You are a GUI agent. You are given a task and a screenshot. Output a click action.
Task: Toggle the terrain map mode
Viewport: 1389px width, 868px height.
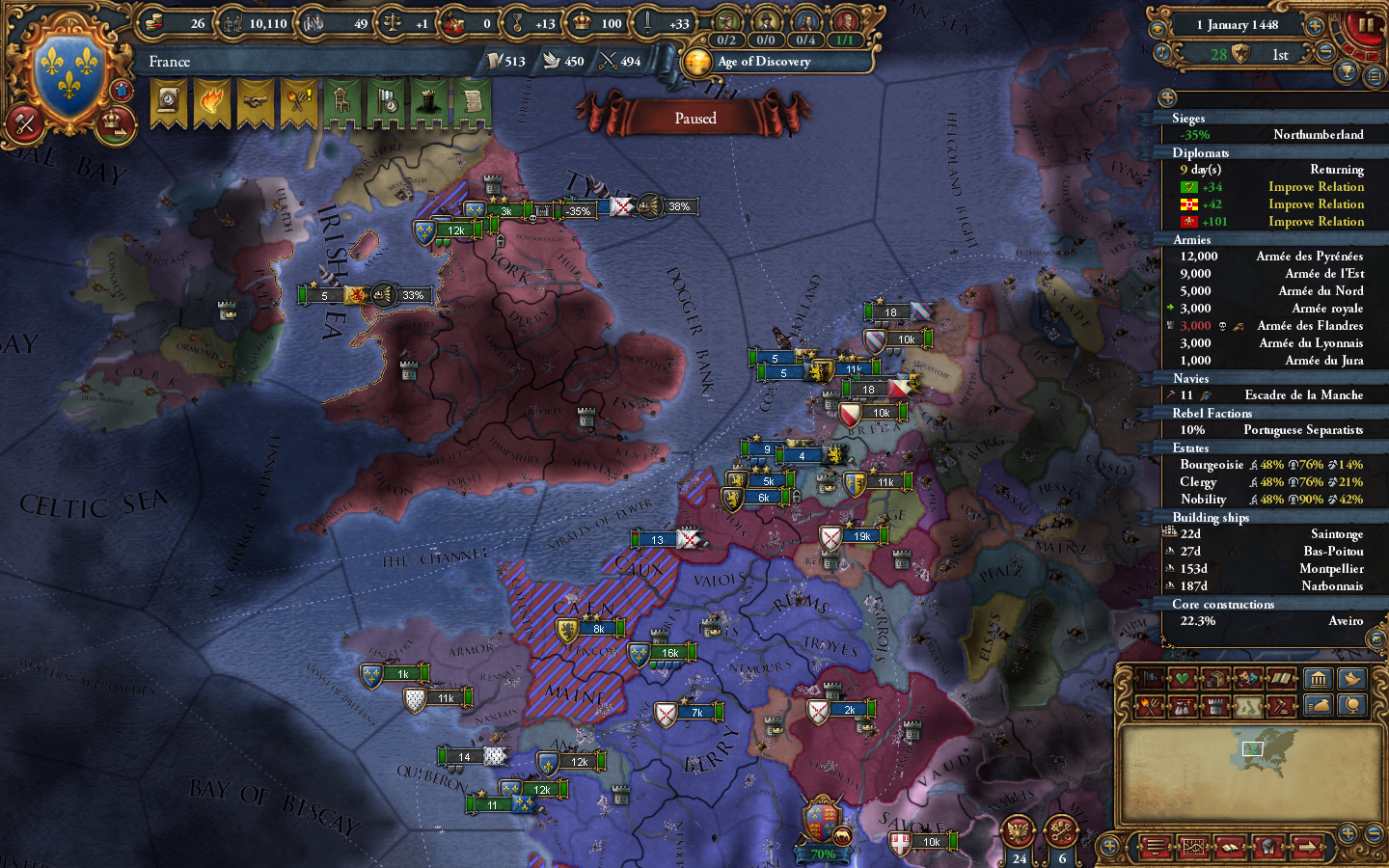tap(1246, 707)
